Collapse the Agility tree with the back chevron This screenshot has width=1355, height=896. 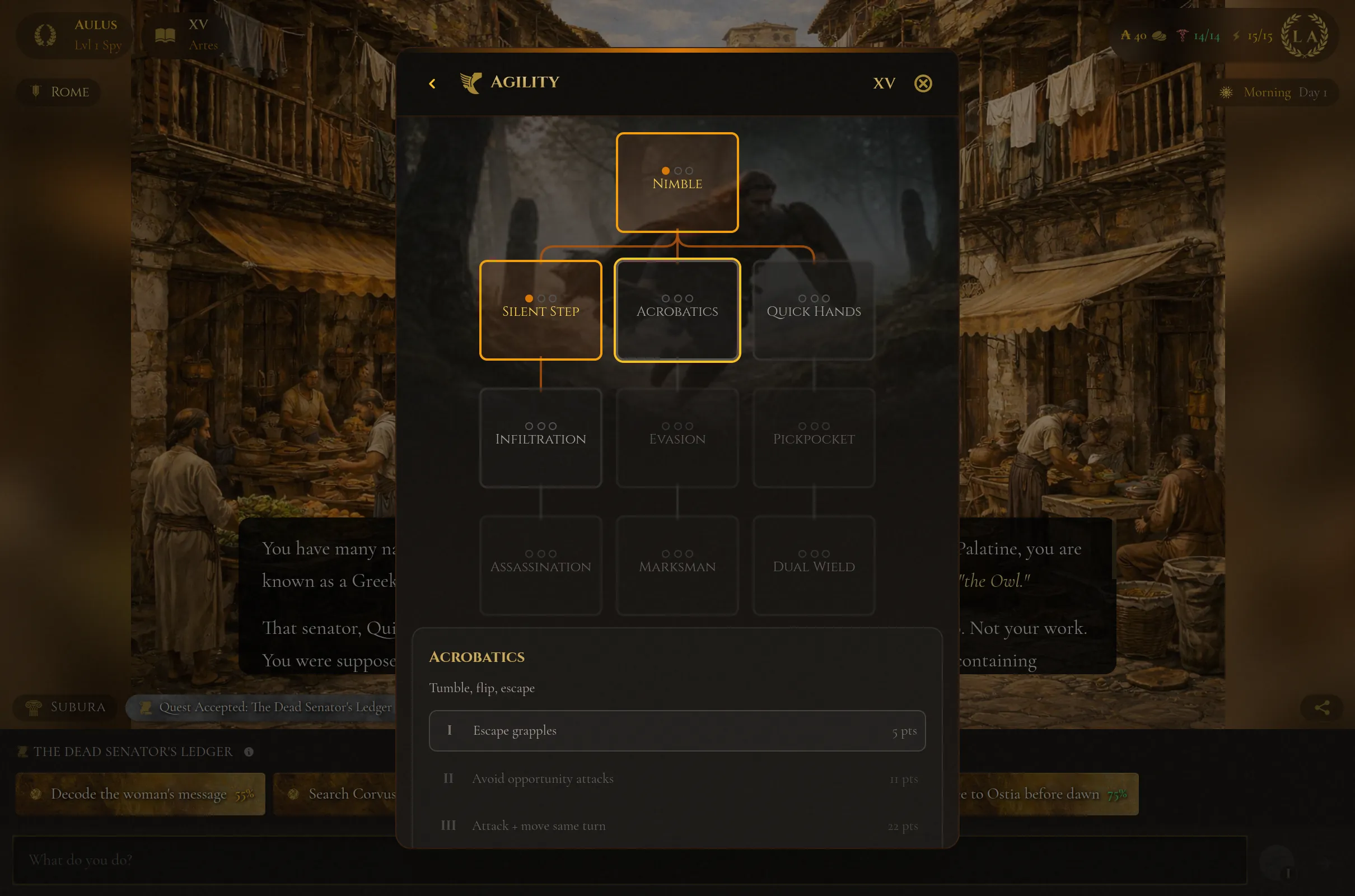click(x=432, y=83)
